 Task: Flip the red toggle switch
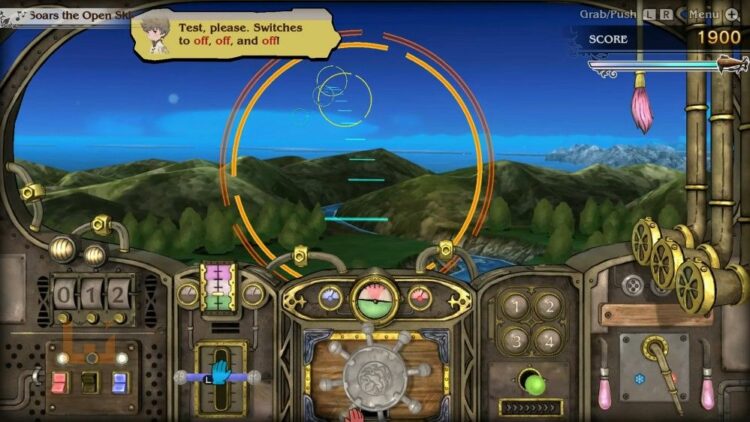coord(58,381)
